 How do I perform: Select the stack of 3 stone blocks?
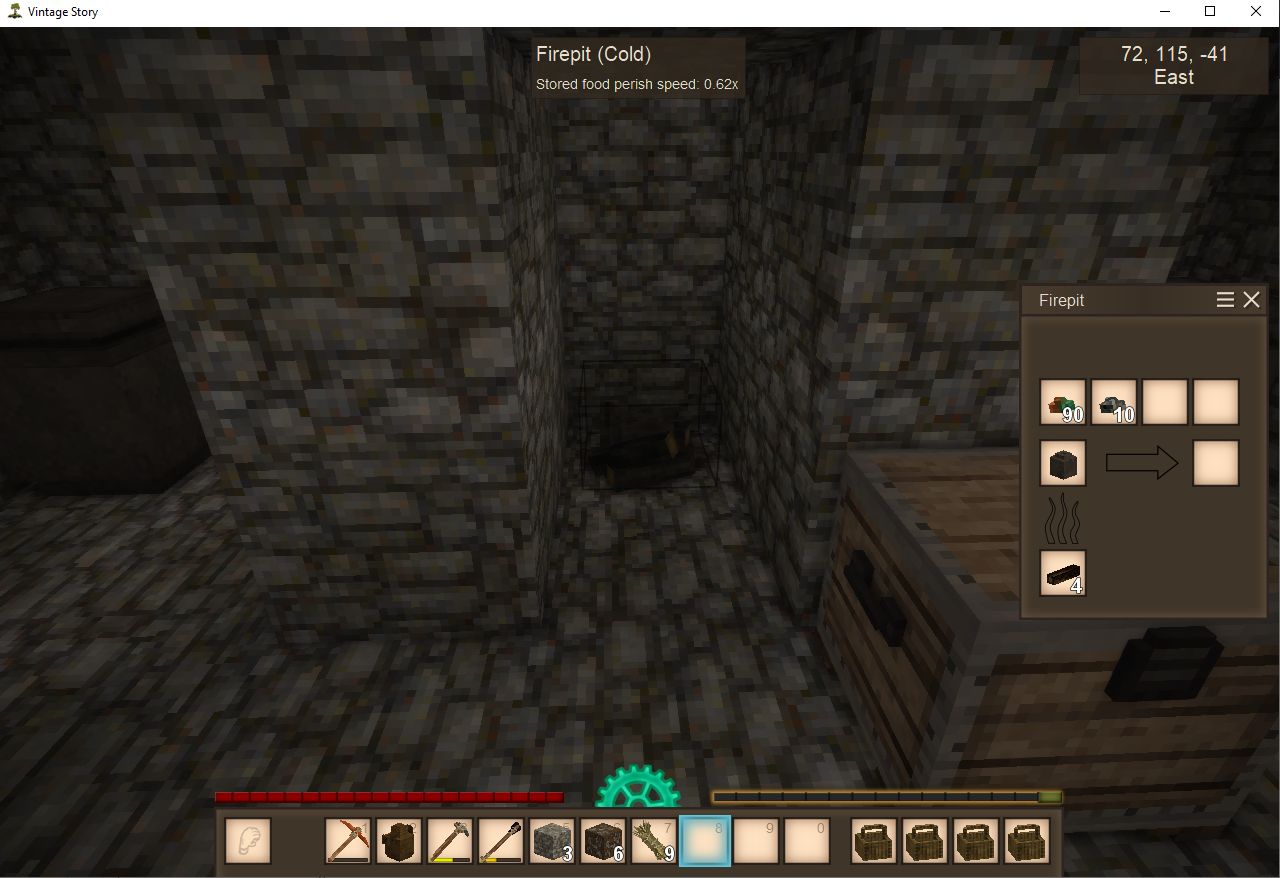(552, 841)
